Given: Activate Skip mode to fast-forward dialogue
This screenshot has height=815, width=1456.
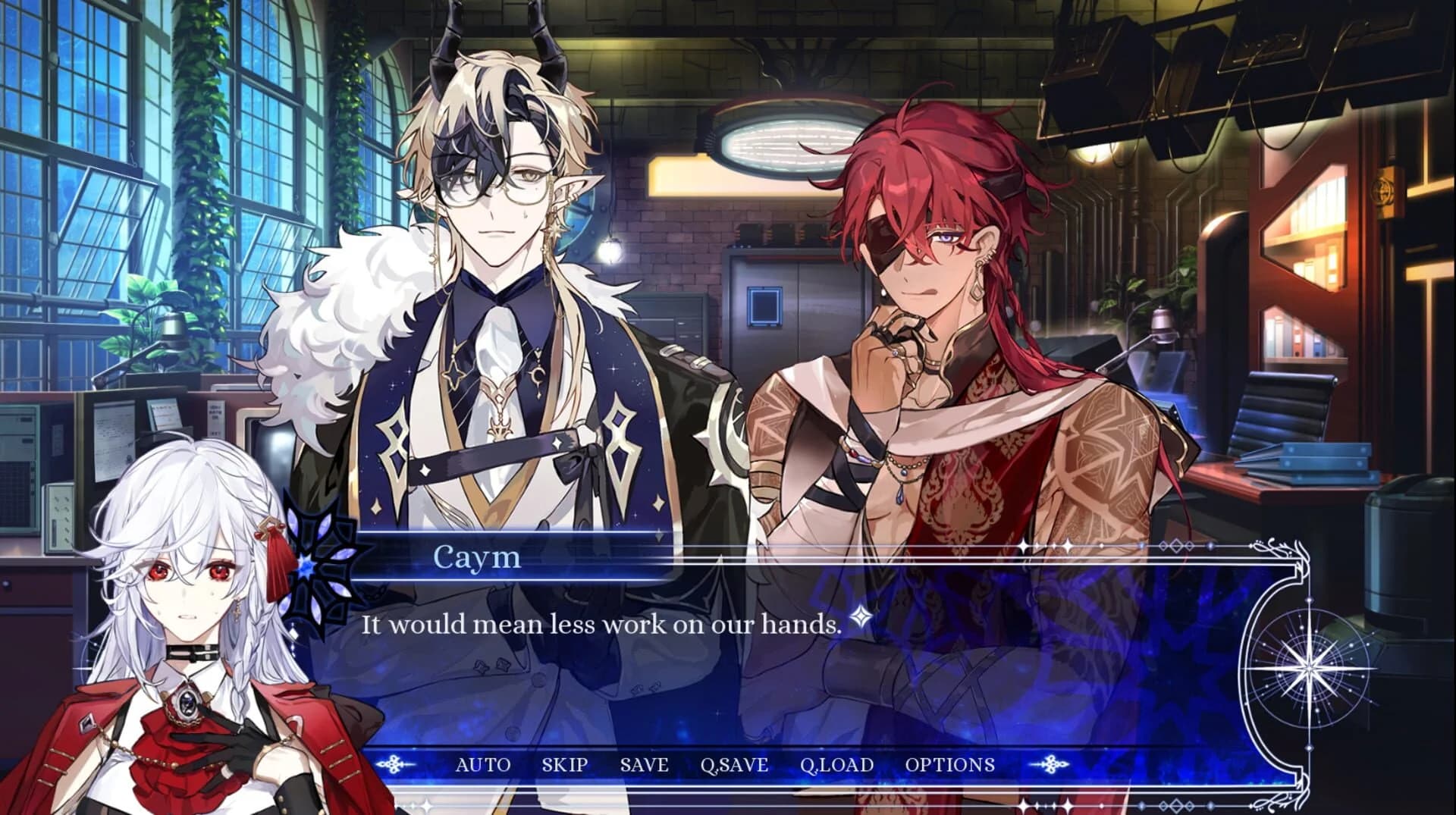Looking at the screenshot, I should pyautogui.click(x=566, y=764).
